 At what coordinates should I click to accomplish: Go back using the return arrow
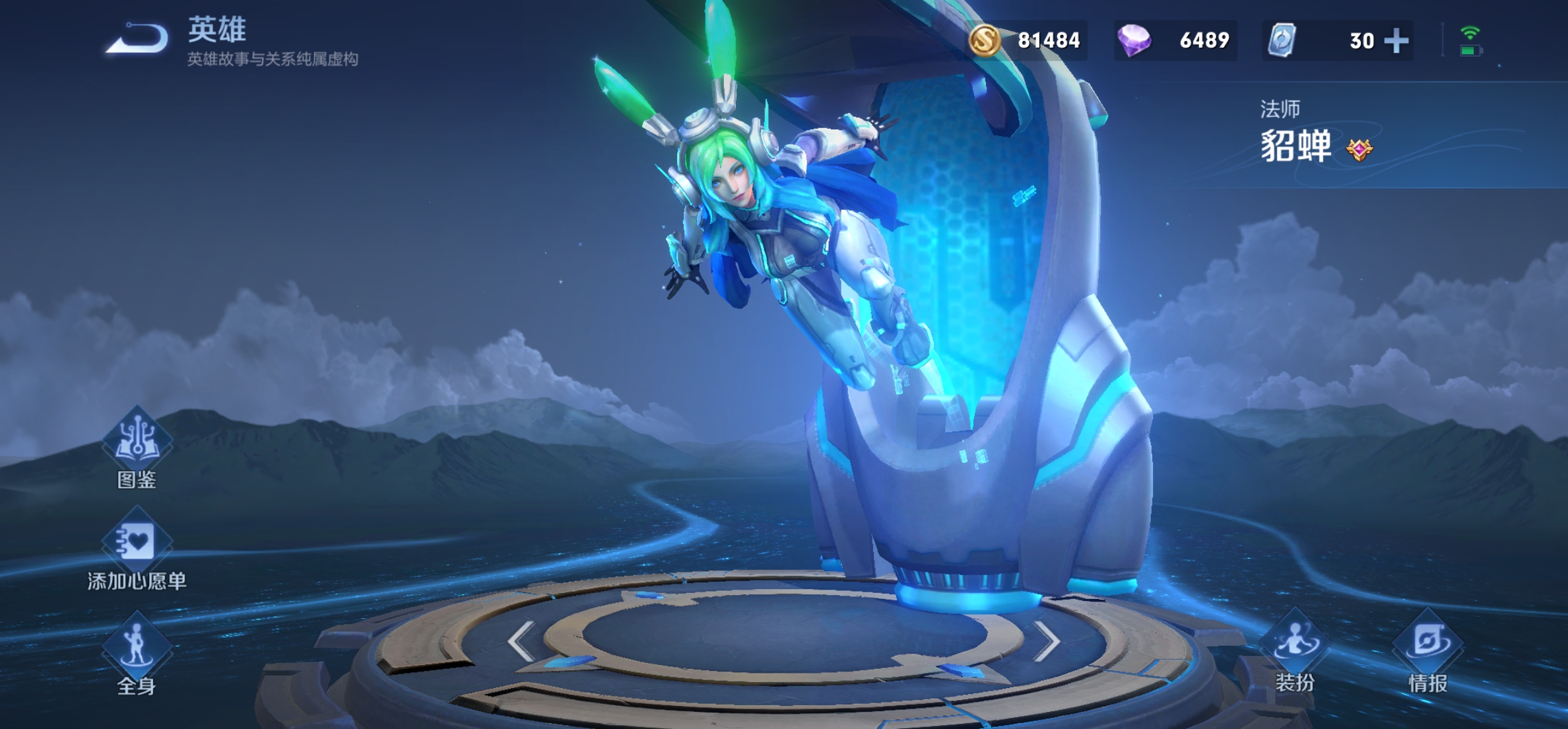pyautogui.click(x=137, y=38)
